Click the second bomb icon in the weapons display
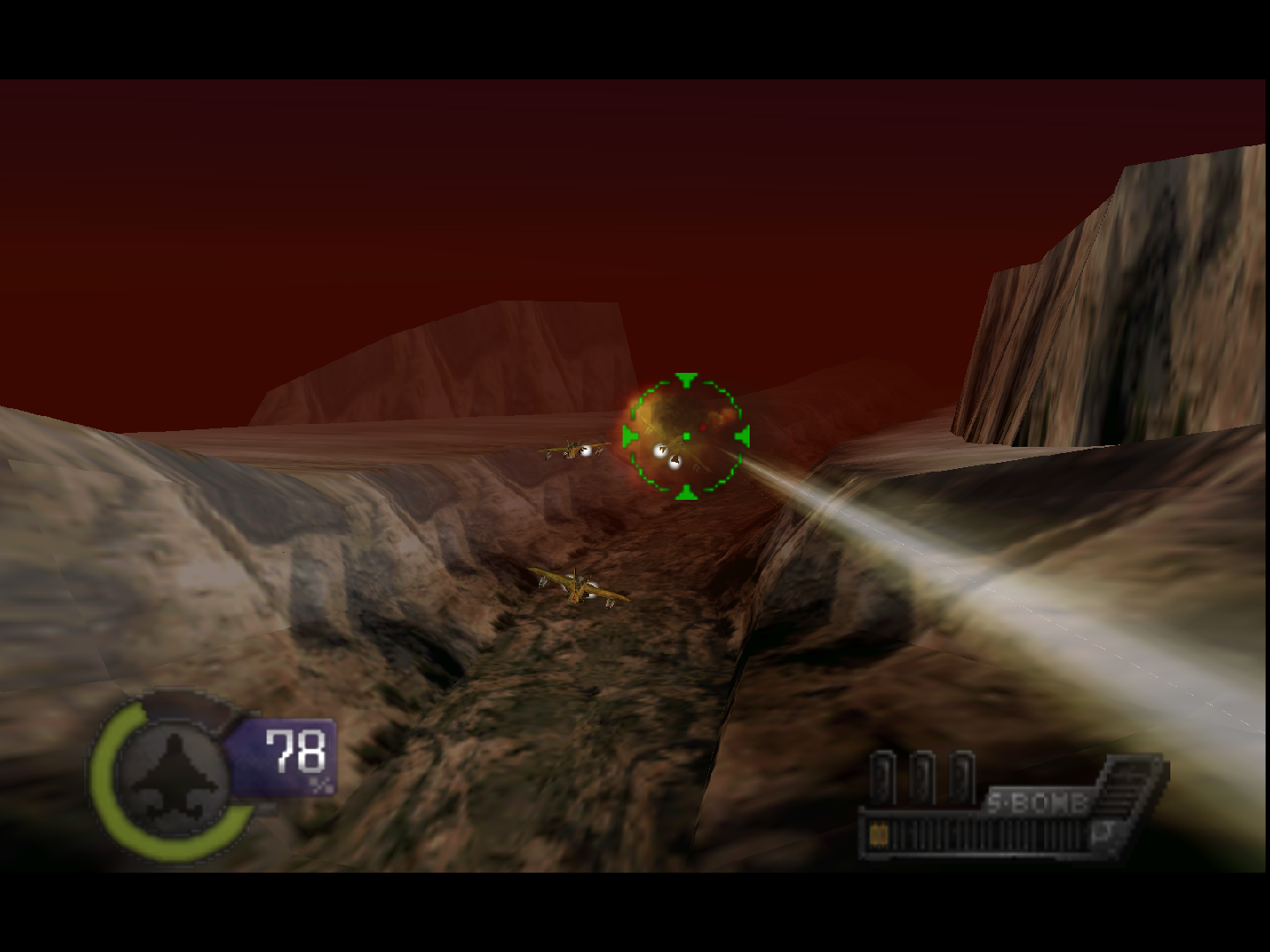 pos(923,777)
